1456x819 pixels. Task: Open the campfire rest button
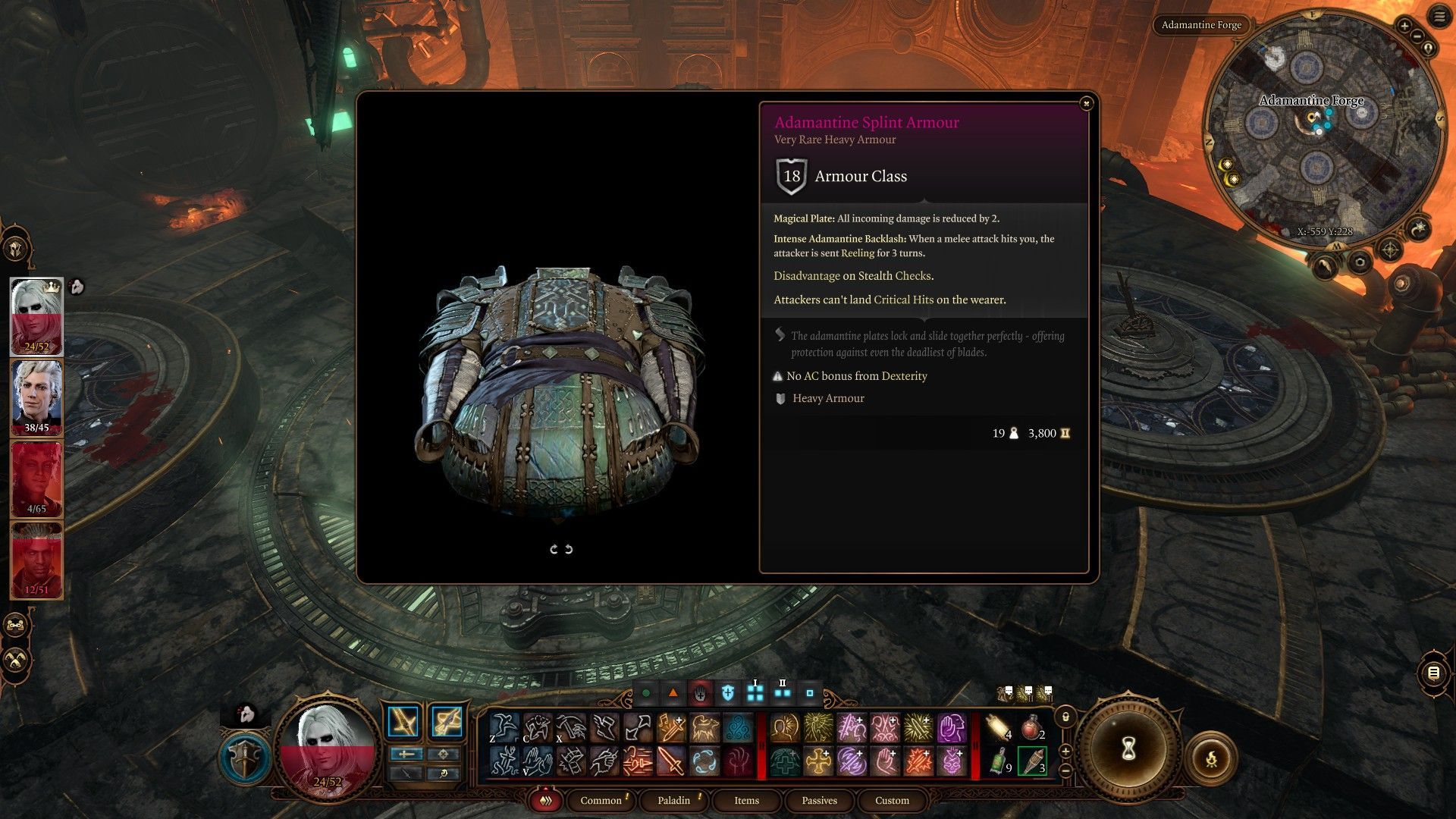point(1211,757)
